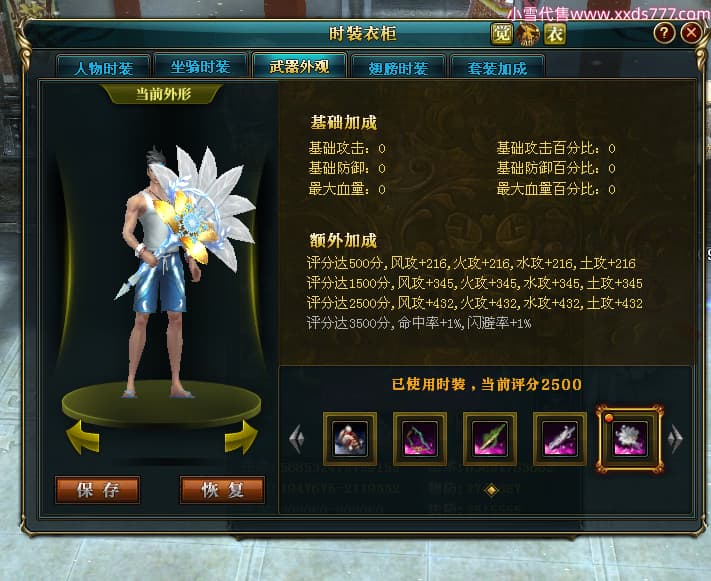The height and width of the screenshot is (581, 711).
Task: Select the red-and-white weapon skin slot
Action: pos(350,437)
